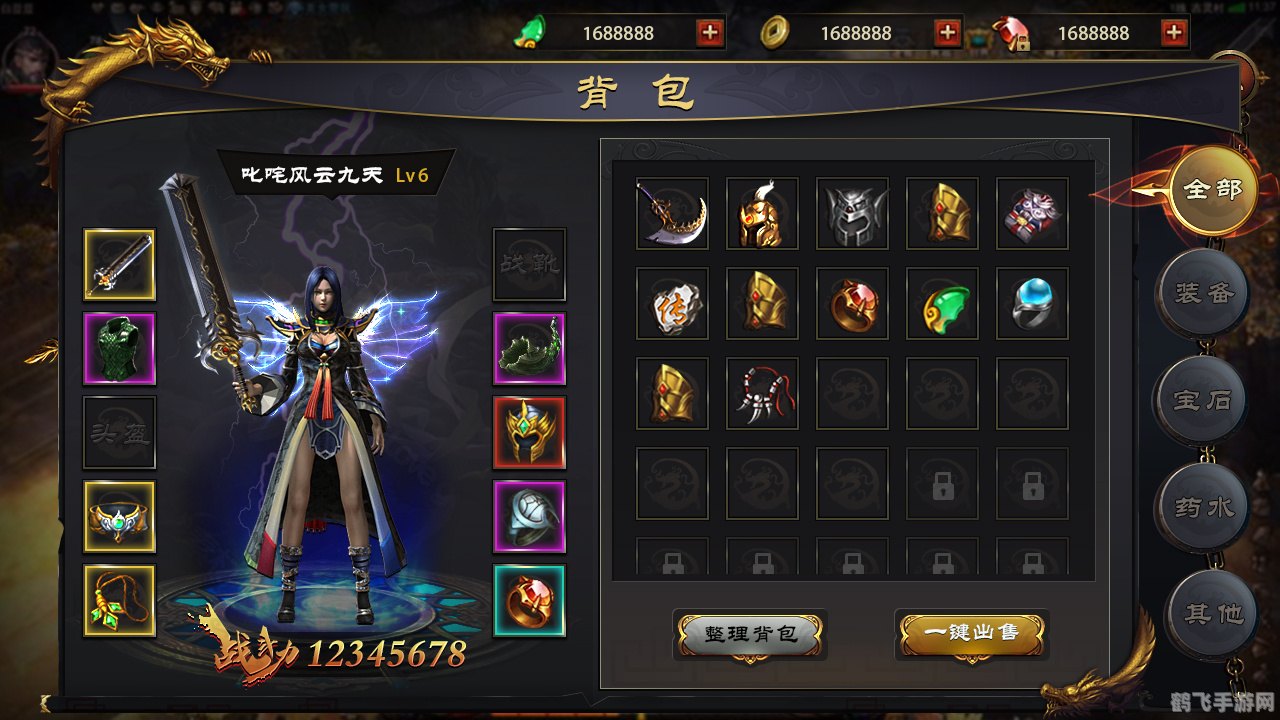The image size is (1280, 720).
Task: Select the equipped gold helmet slot
Action: (x=529, y=433)
